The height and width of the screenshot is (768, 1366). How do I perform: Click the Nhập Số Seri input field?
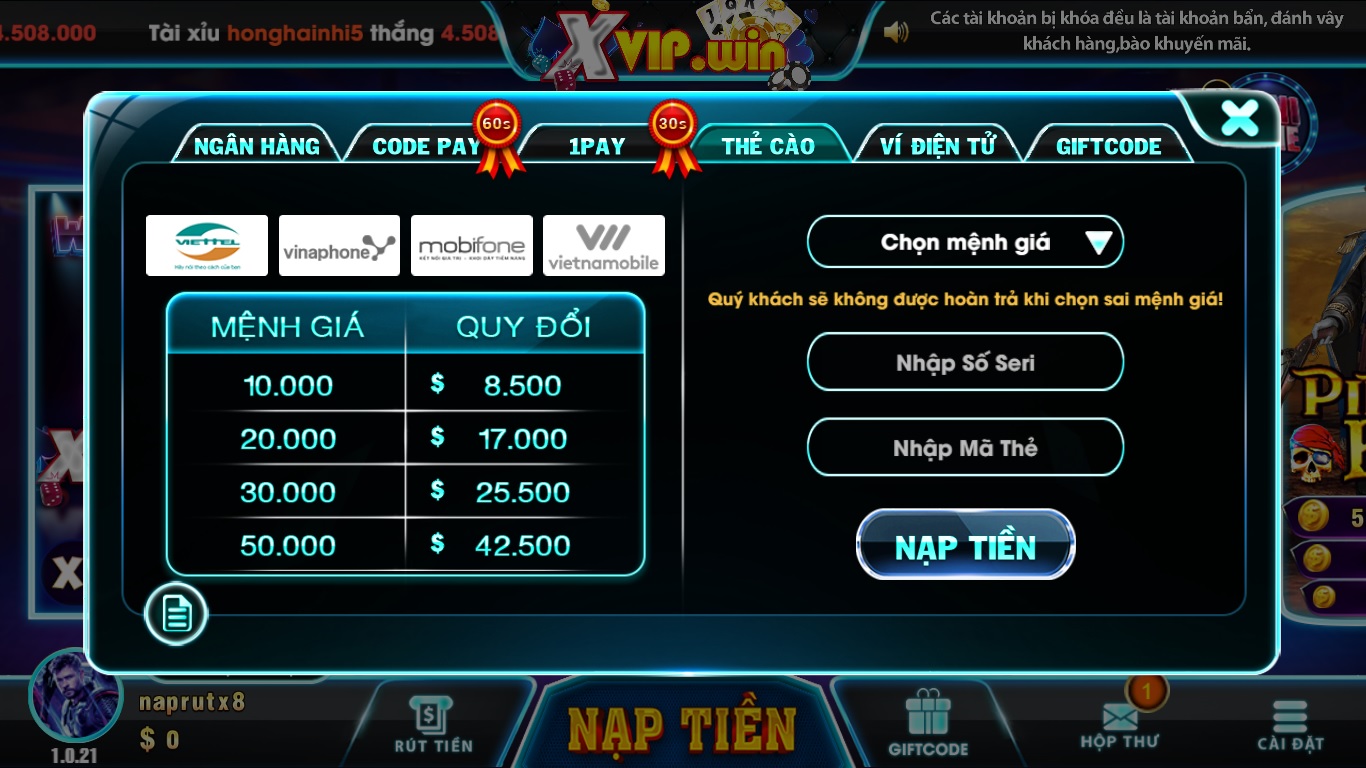point(965,362)
